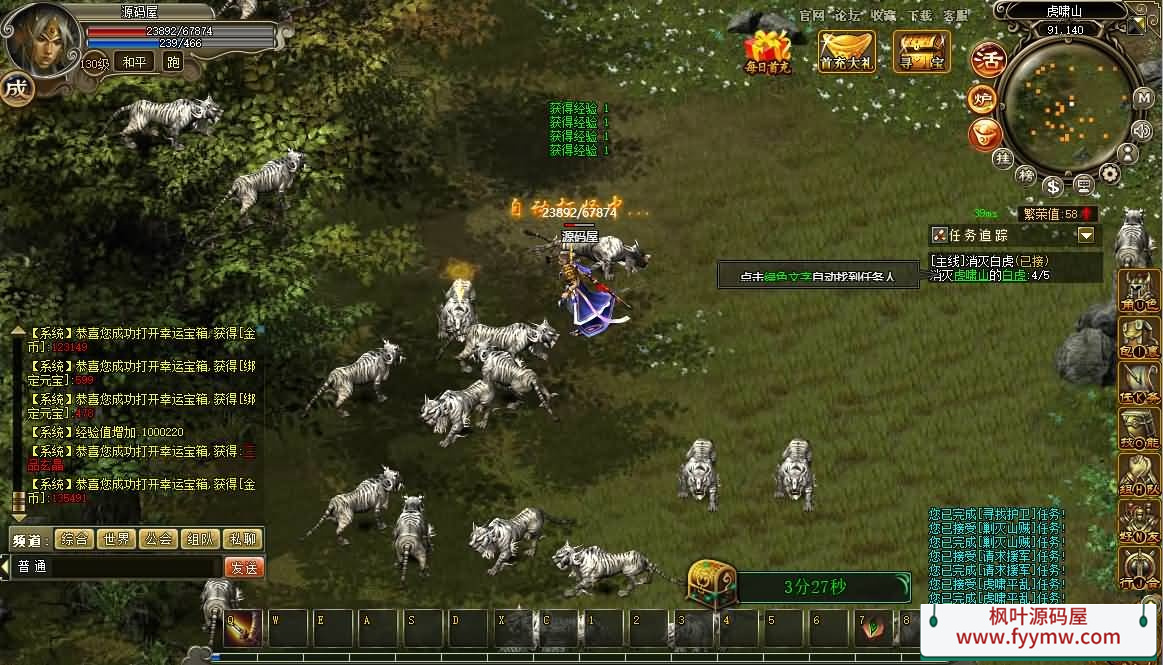Open the round 活 activity button

(x=988, y=58)
